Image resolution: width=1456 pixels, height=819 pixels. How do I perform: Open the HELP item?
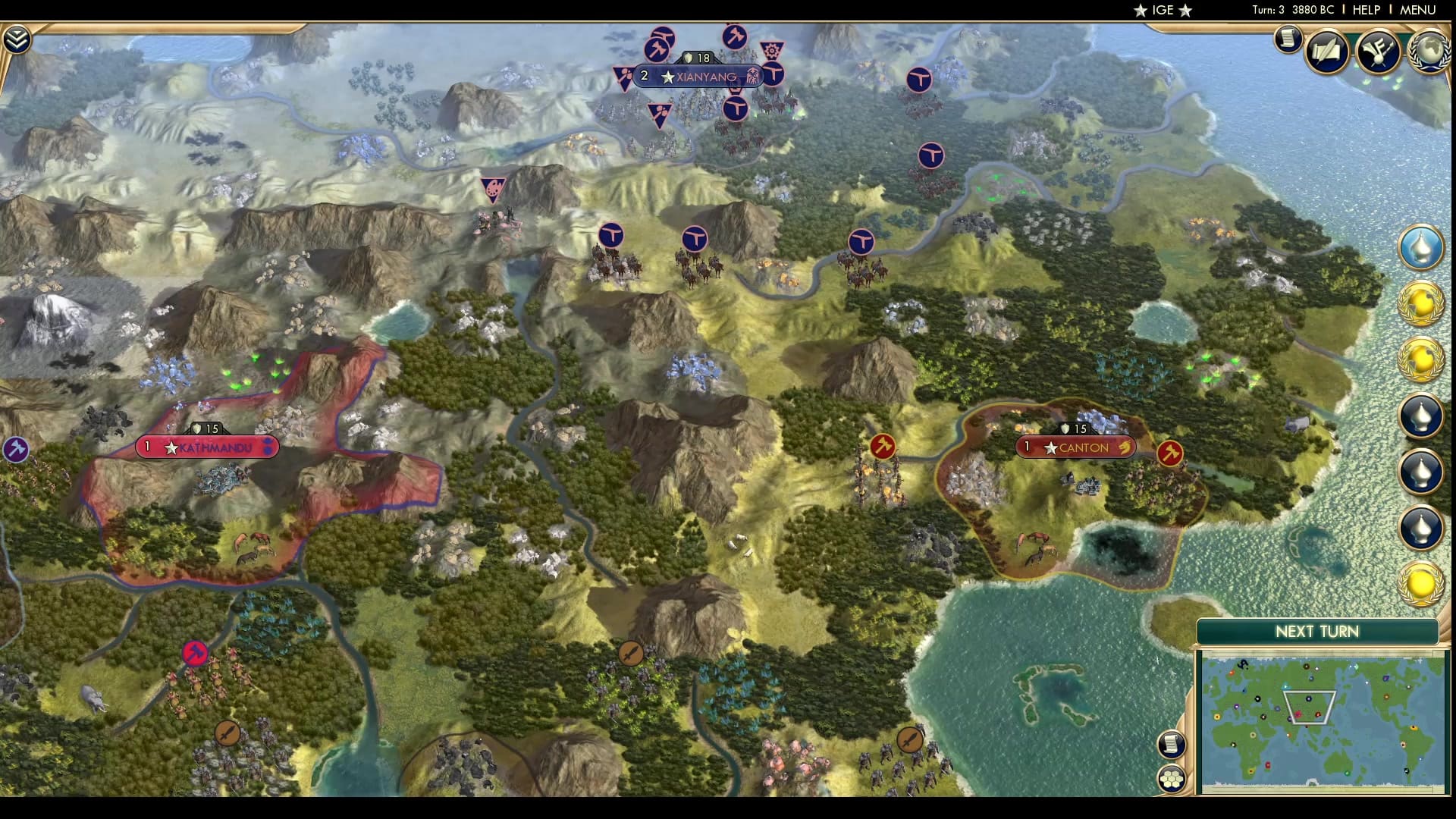(1367, 11)
